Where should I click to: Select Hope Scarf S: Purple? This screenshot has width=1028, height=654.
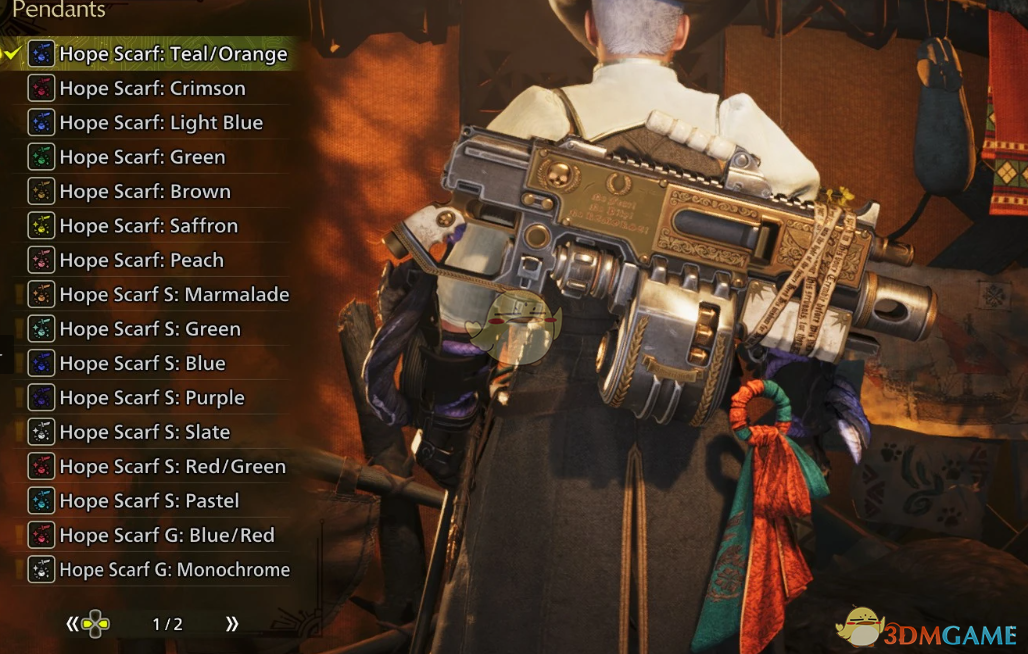[x=152, y=398]
